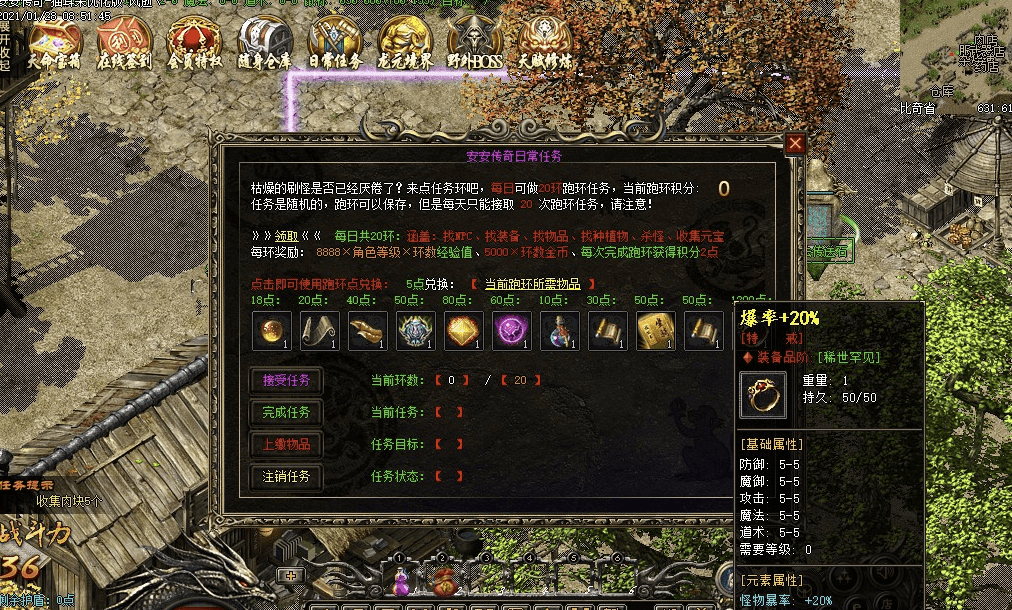Select the golden orb reward slot

272,331
